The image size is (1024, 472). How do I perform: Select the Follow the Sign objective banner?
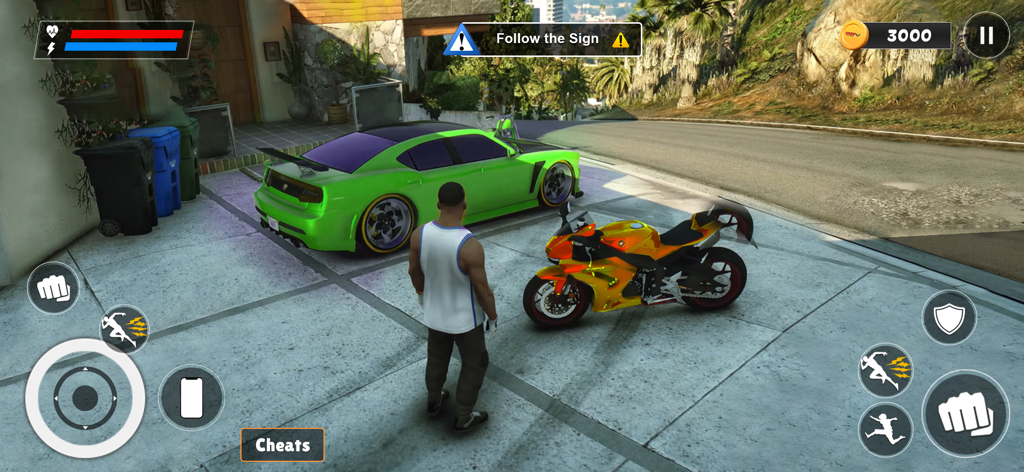pos(543,39)
